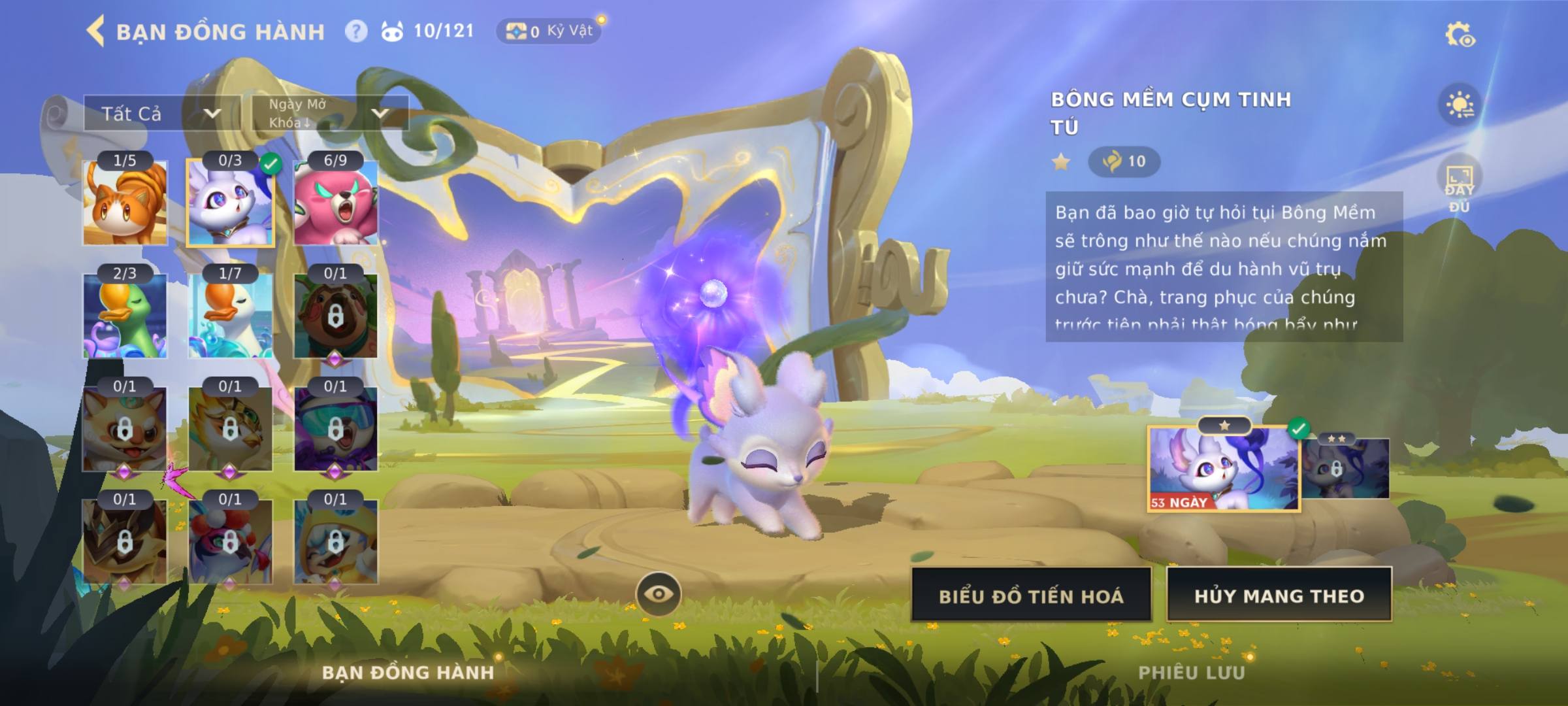1568x706 pixels.
Task: Go back from Bạn Đồng Hành screen
Action: [95, 31]
